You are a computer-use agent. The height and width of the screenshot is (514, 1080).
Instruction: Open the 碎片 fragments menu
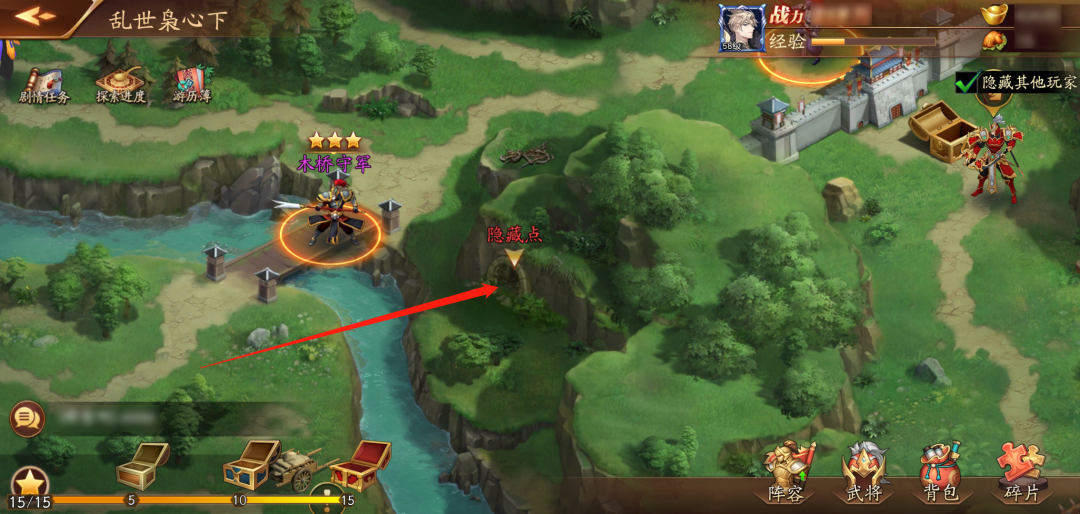coord(1020,473)
